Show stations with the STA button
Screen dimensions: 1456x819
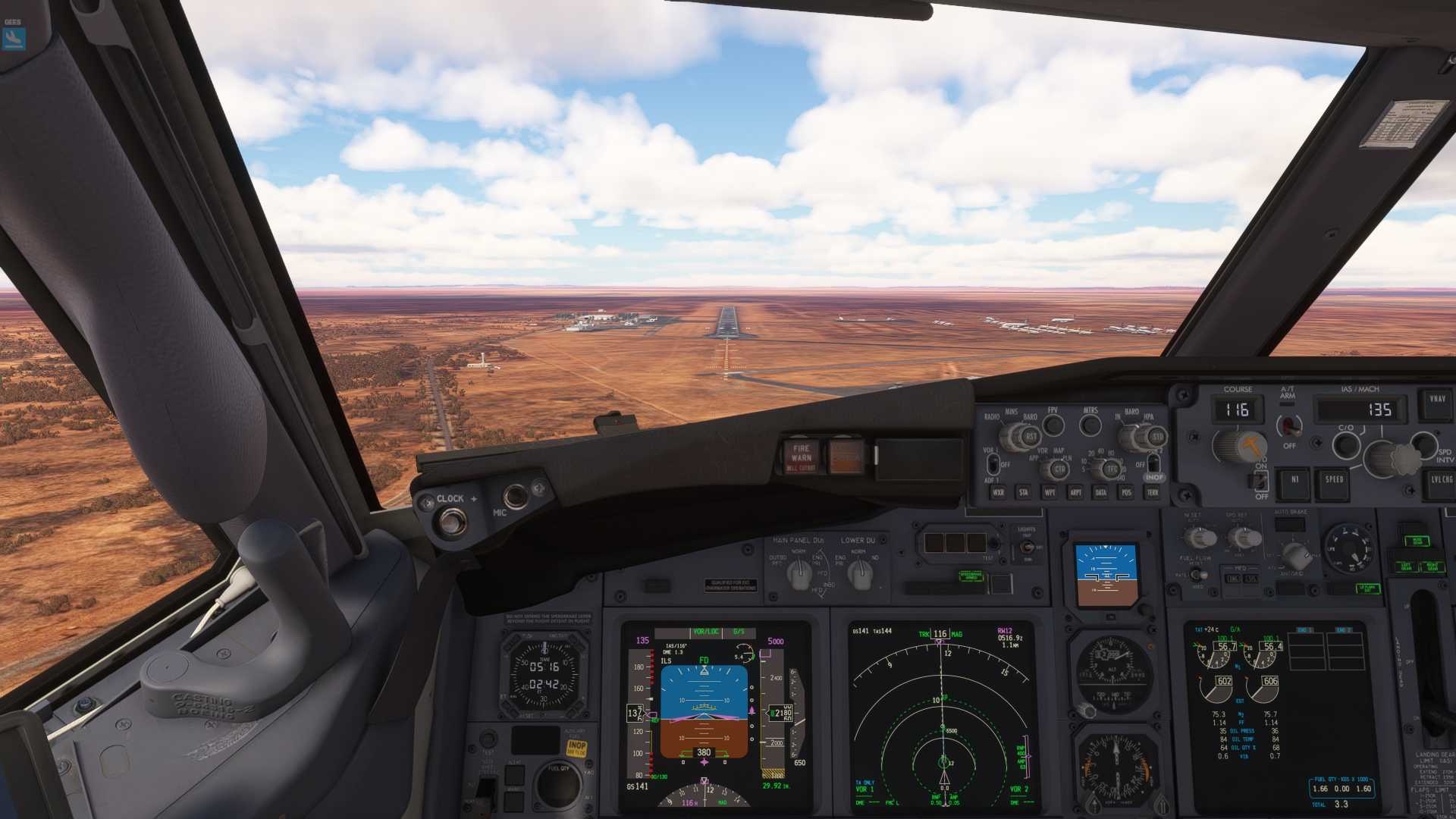coord(1024,492)
